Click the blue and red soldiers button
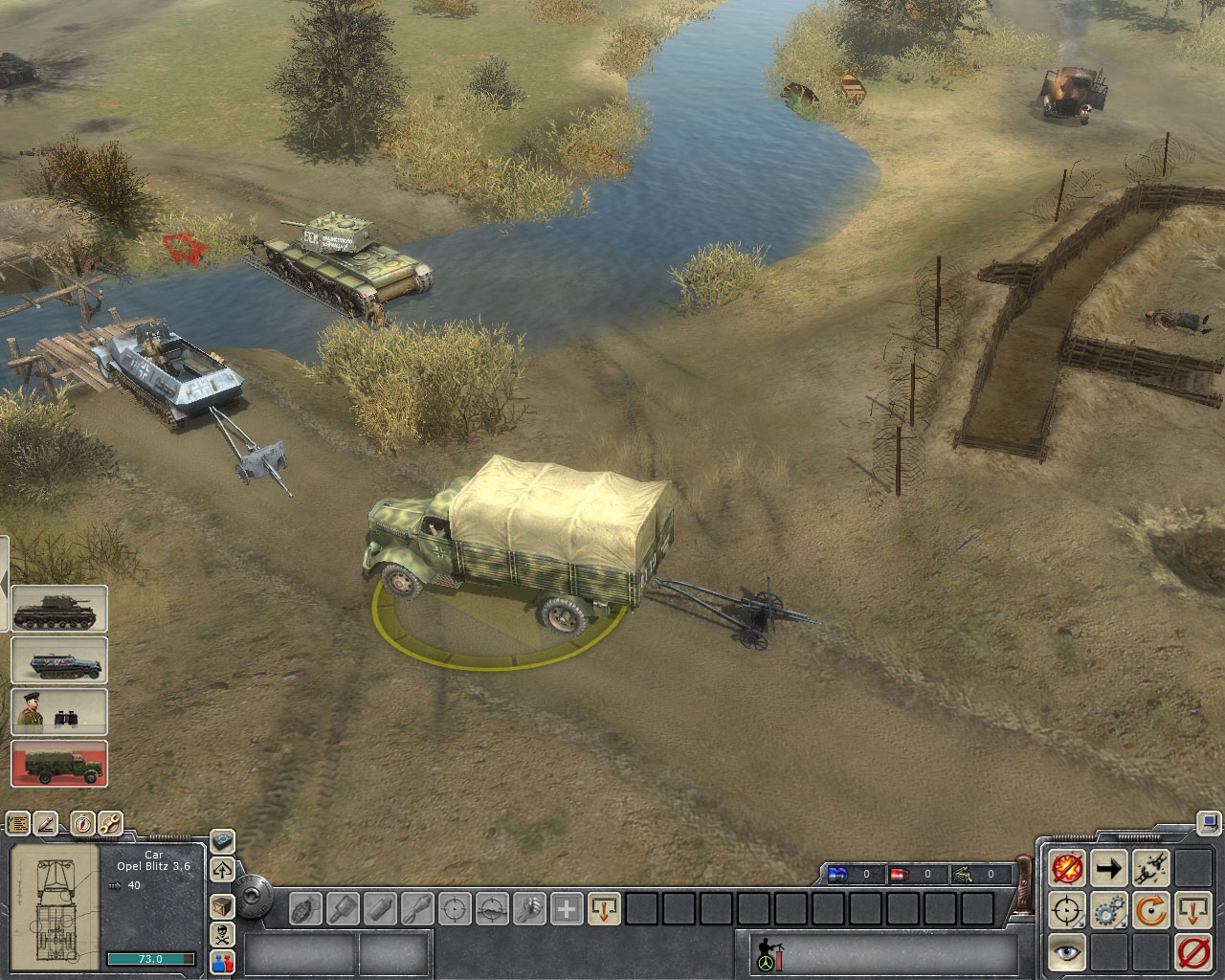This screenshot has height=980, width=1225. (222, 963)
